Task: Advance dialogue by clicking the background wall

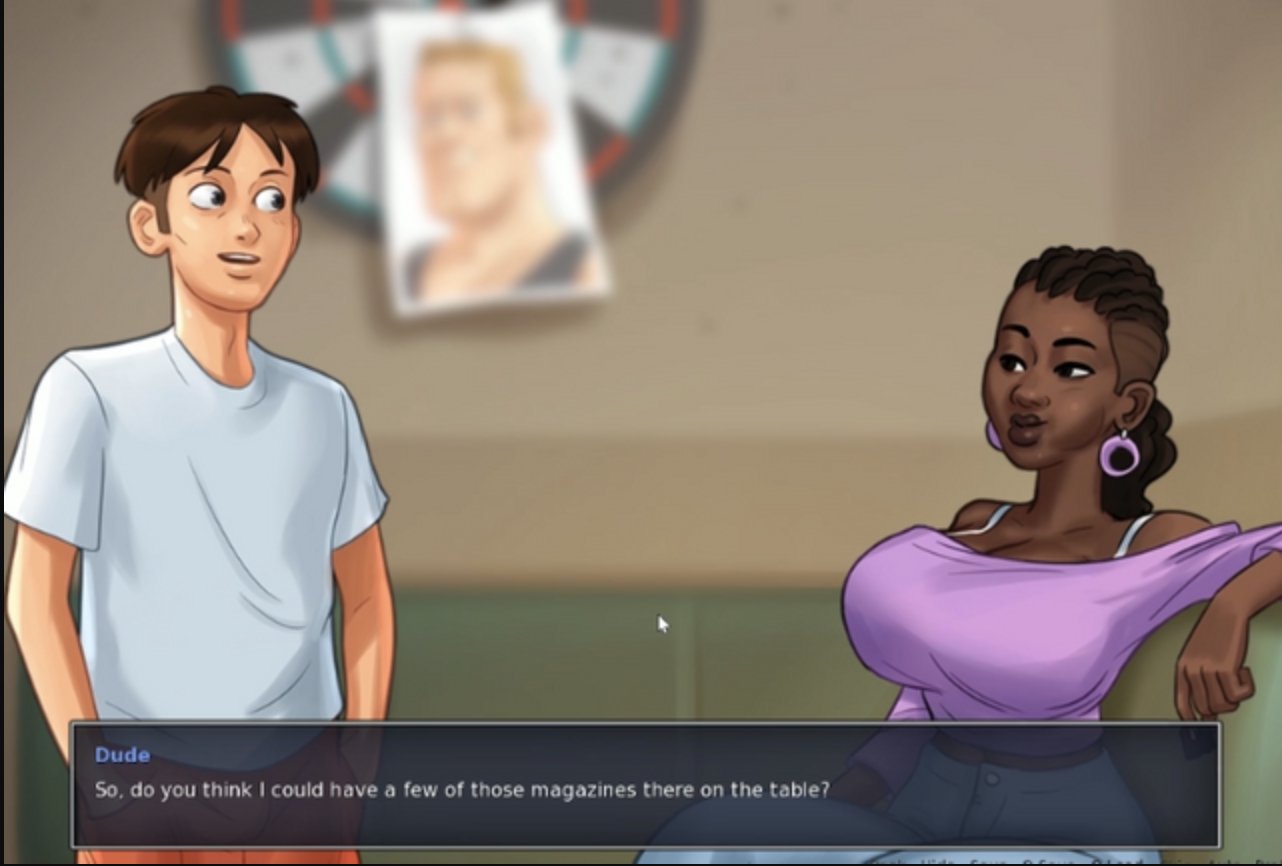Action: tap(700, 400)
